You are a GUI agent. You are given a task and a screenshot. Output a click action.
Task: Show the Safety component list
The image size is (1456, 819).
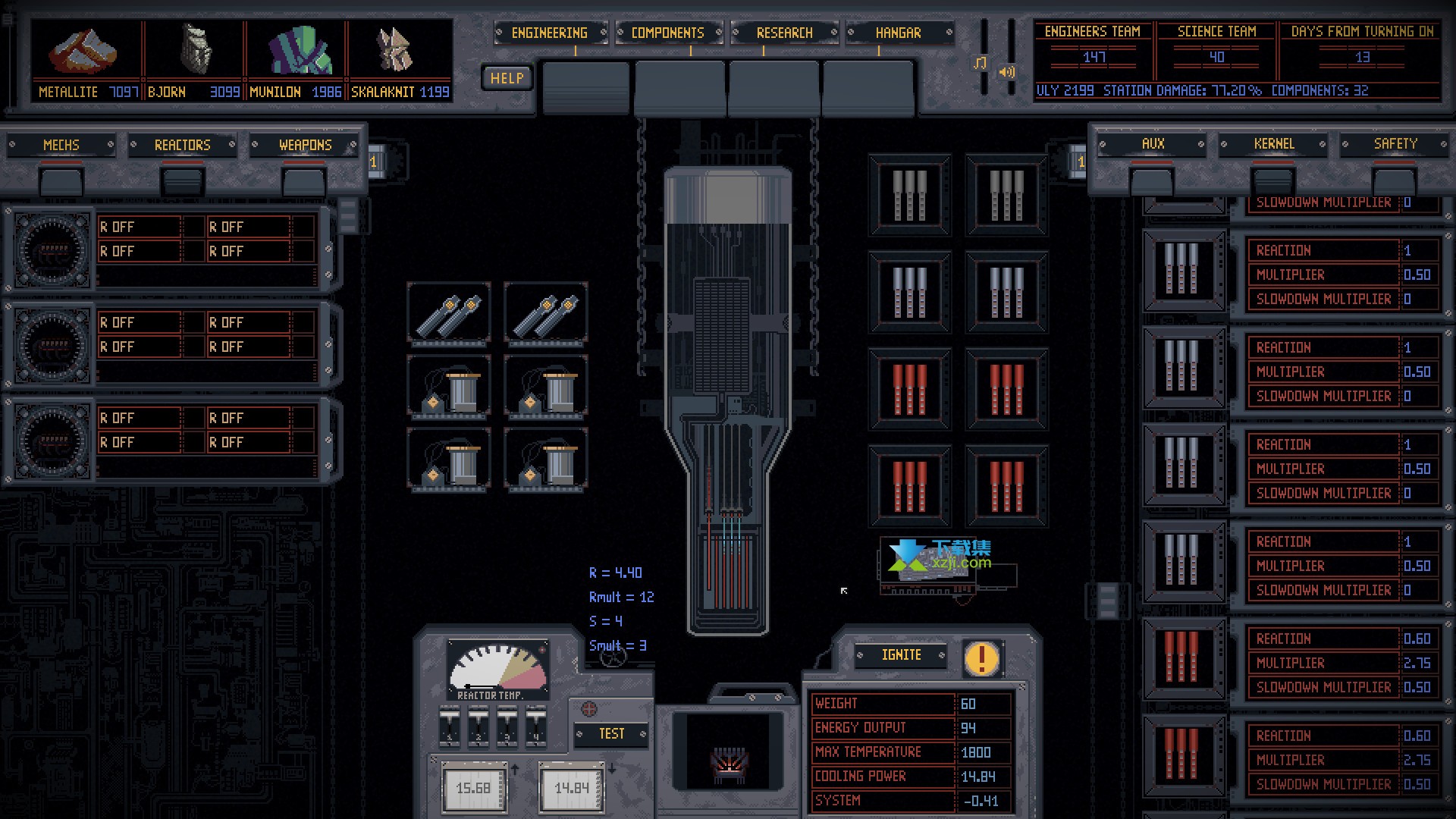click(x=1395, y=144)
